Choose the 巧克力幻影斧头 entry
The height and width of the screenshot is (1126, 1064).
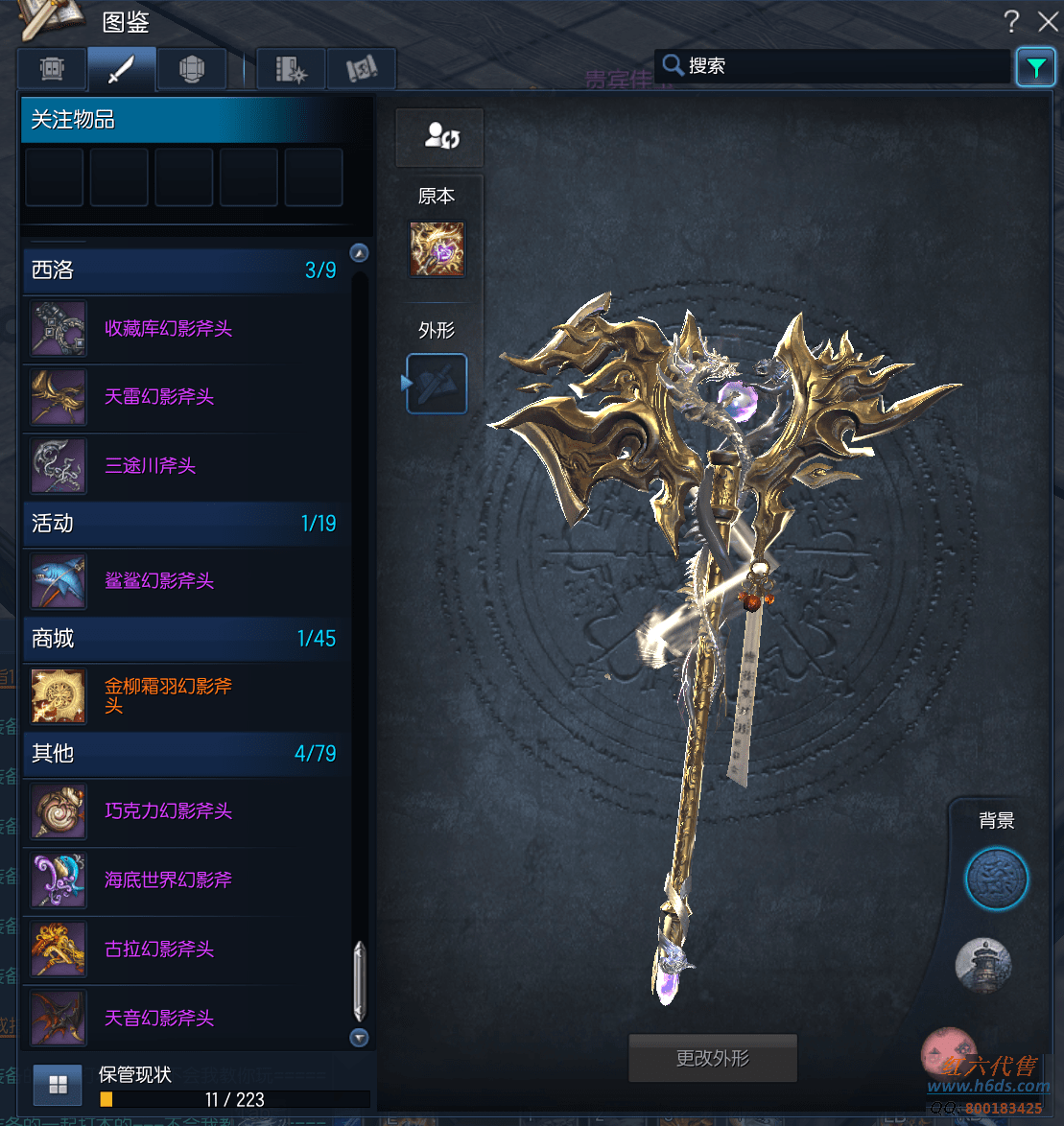point(168,811)
